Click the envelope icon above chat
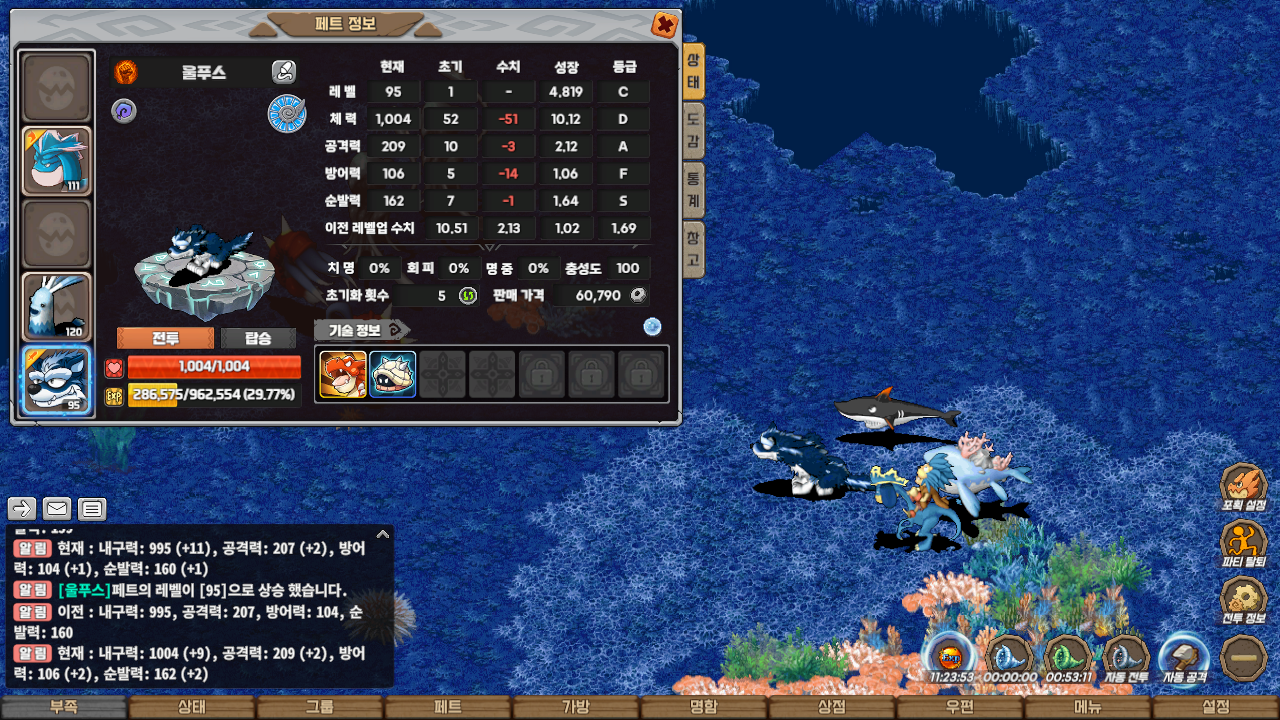Viewport: 1280px width, 720px height. pos(57,508)
